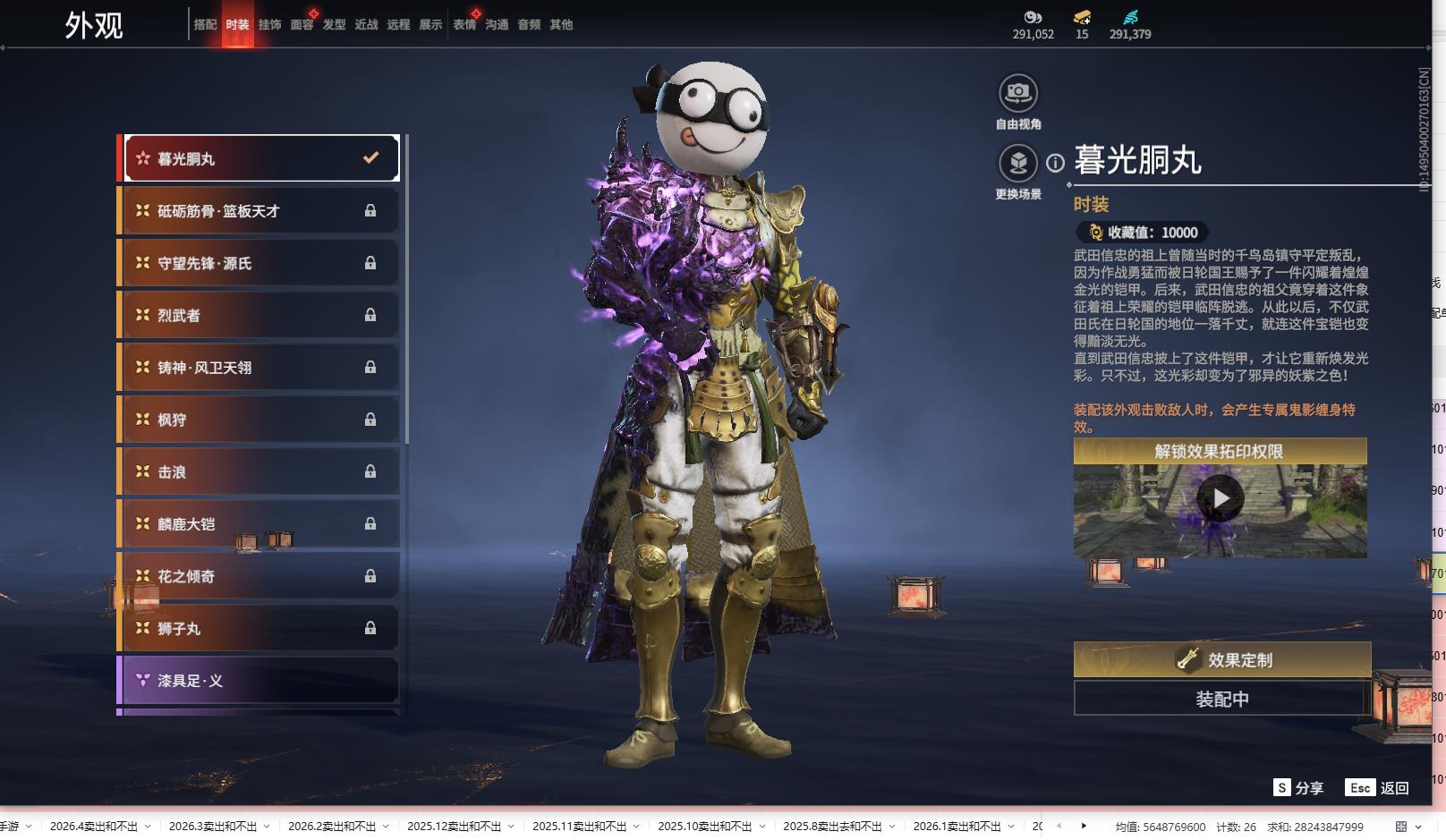The image size is (1446, 840).
Task: Open the 近战 weapon tab
Action: pyautogui.click(x=366, y=25)
